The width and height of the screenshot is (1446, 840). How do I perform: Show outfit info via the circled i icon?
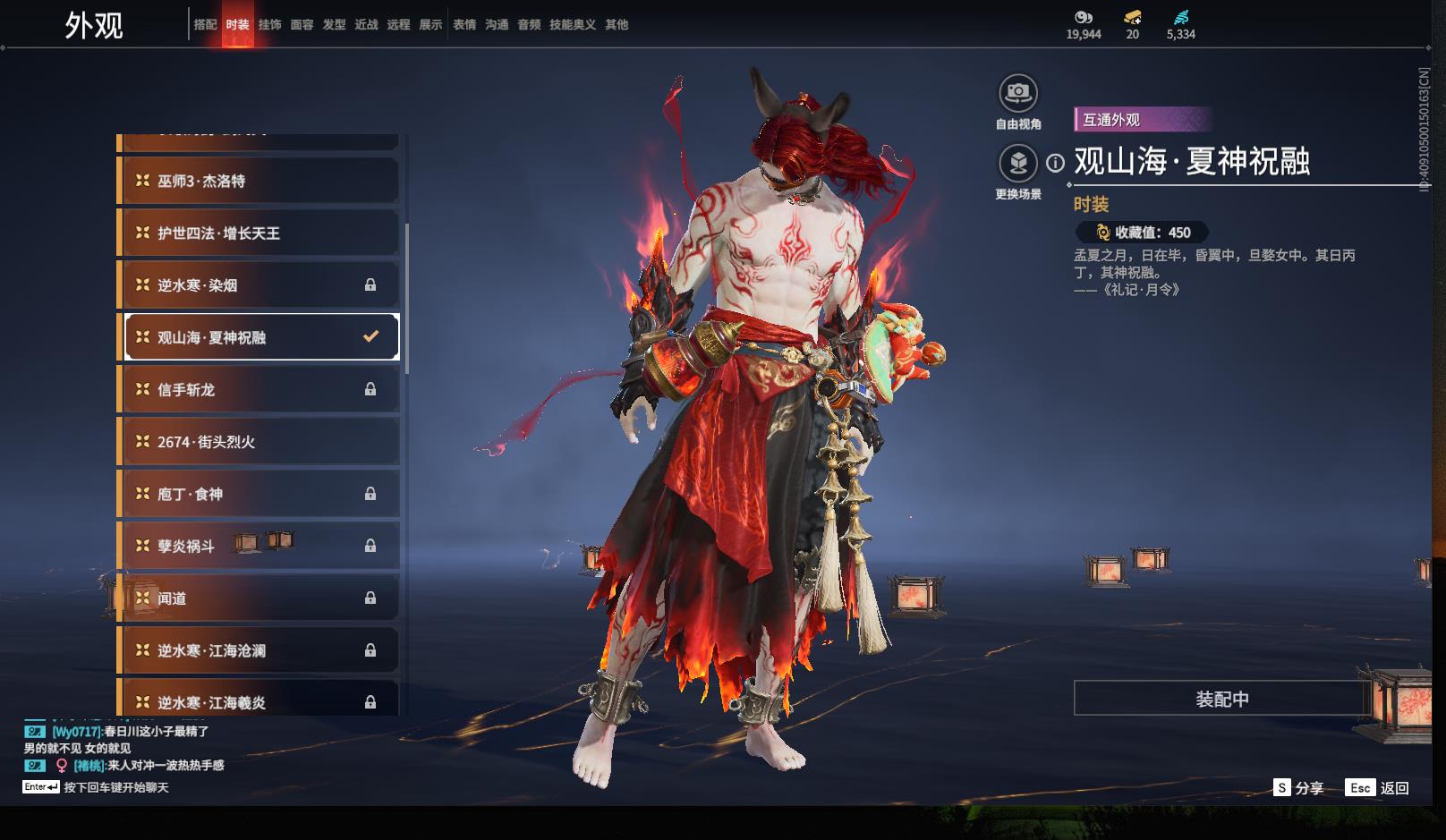(x=1056, y=163)
